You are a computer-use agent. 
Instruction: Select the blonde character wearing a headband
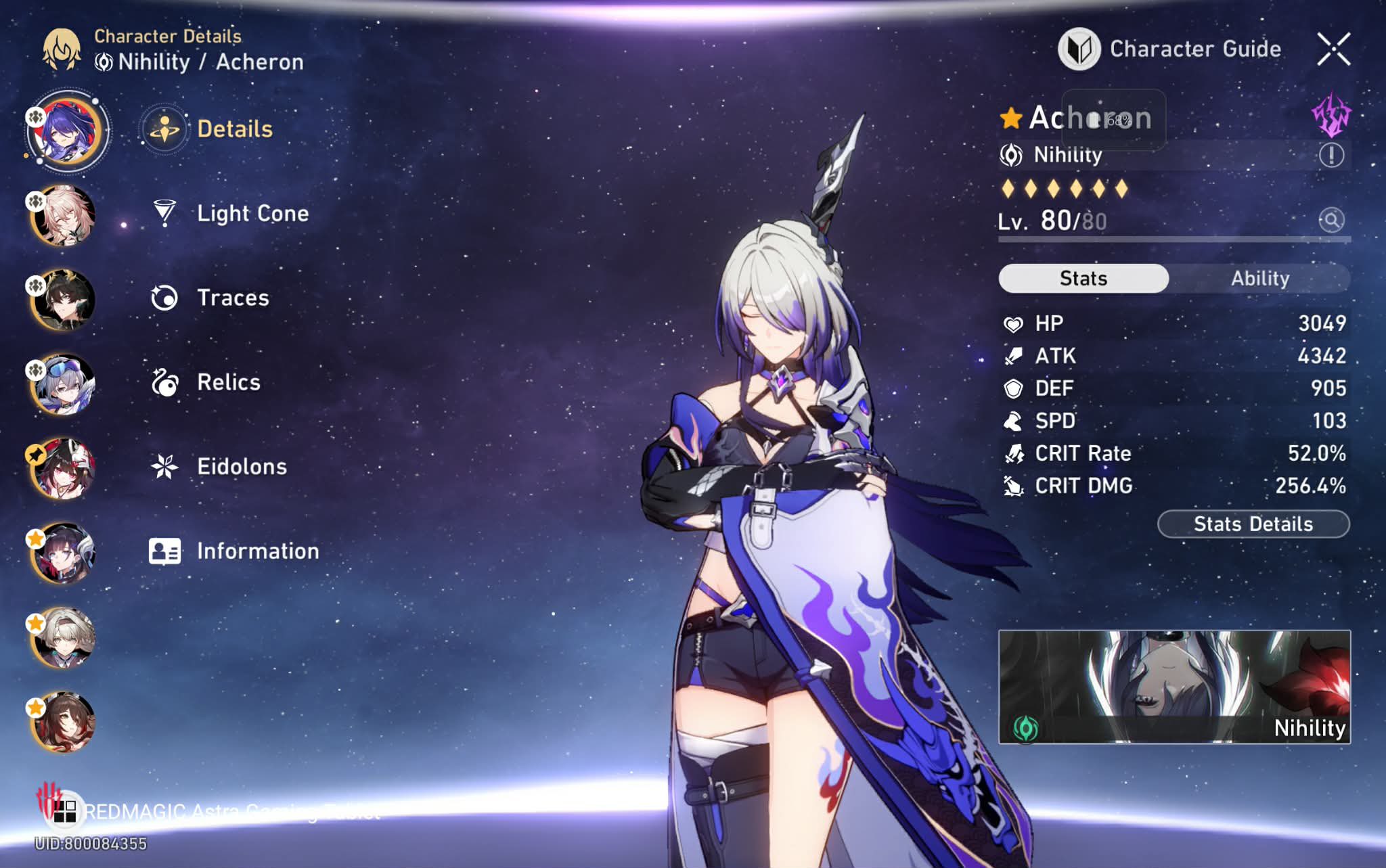(x=63, y=638)
